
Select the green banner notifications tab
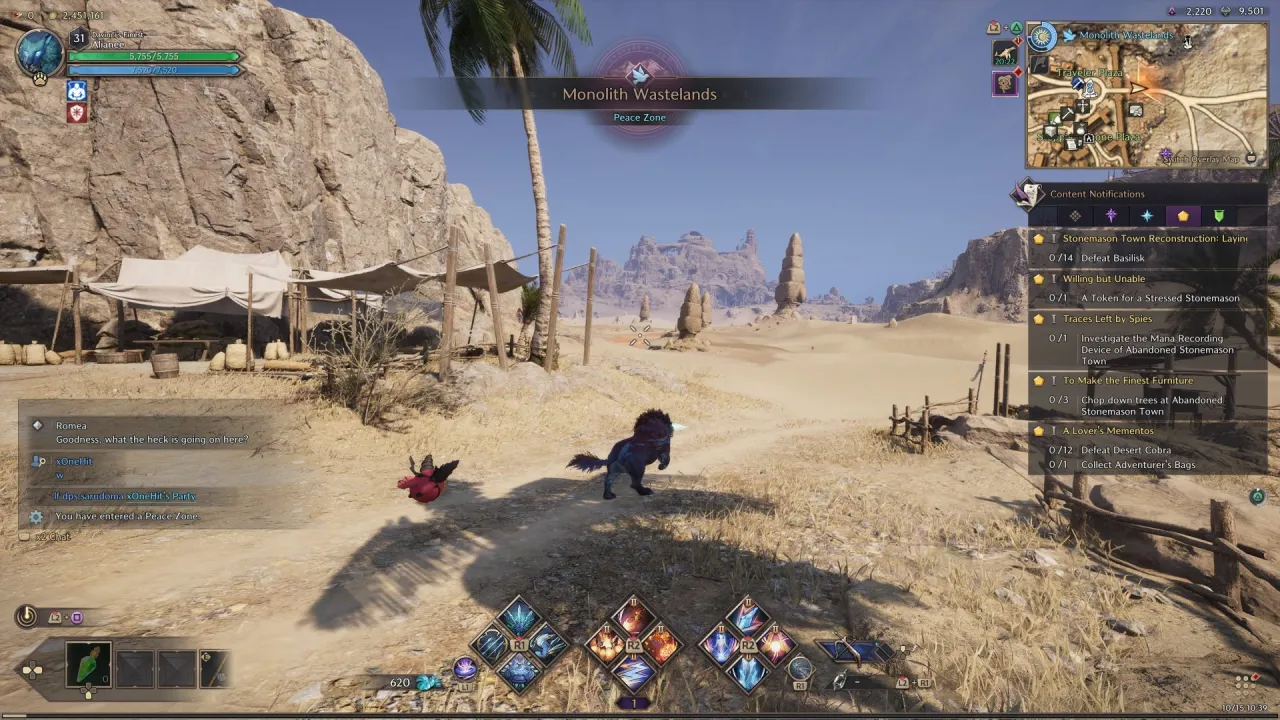click(1218, 216)
